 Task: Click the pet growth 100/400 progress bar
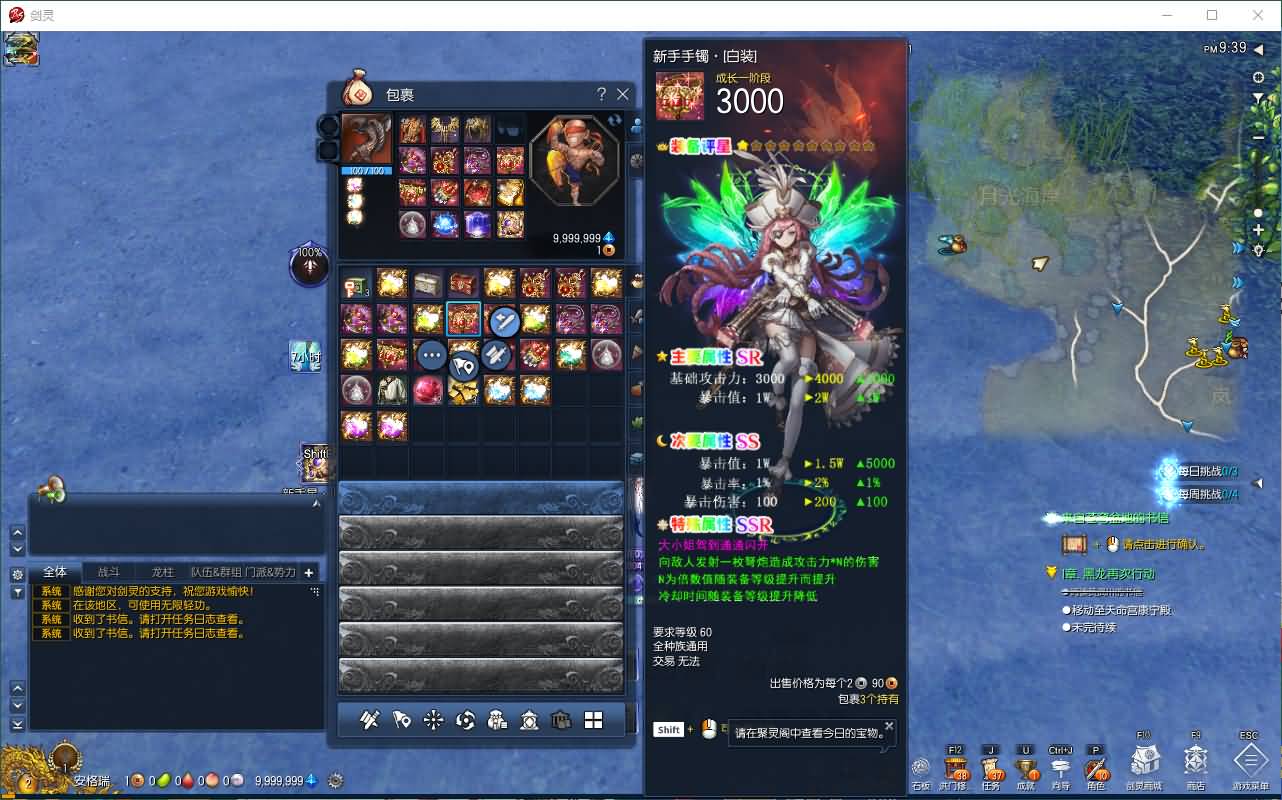coord(368,169)
